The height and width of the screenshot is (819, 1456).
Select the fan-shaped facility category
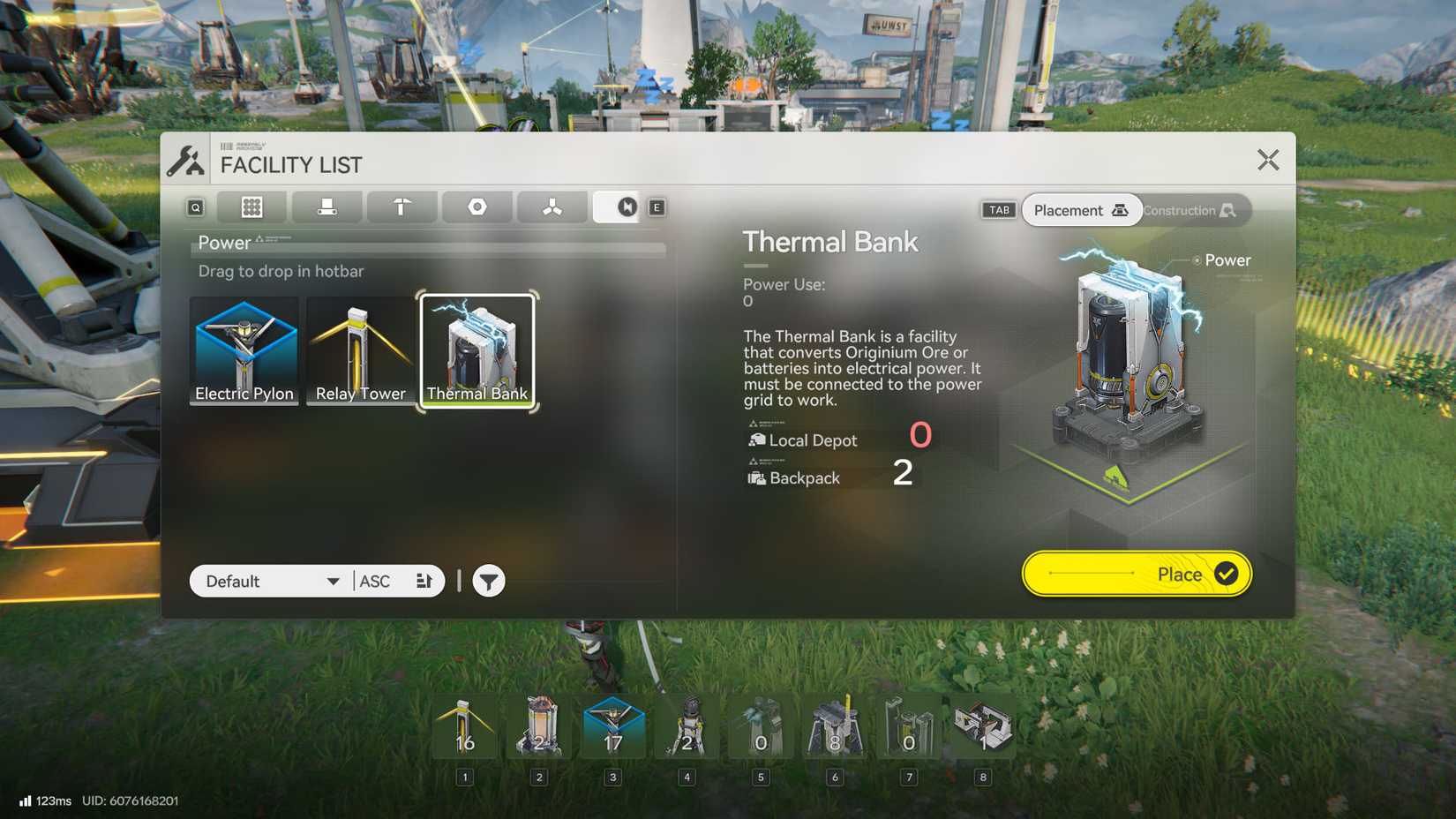552,207
